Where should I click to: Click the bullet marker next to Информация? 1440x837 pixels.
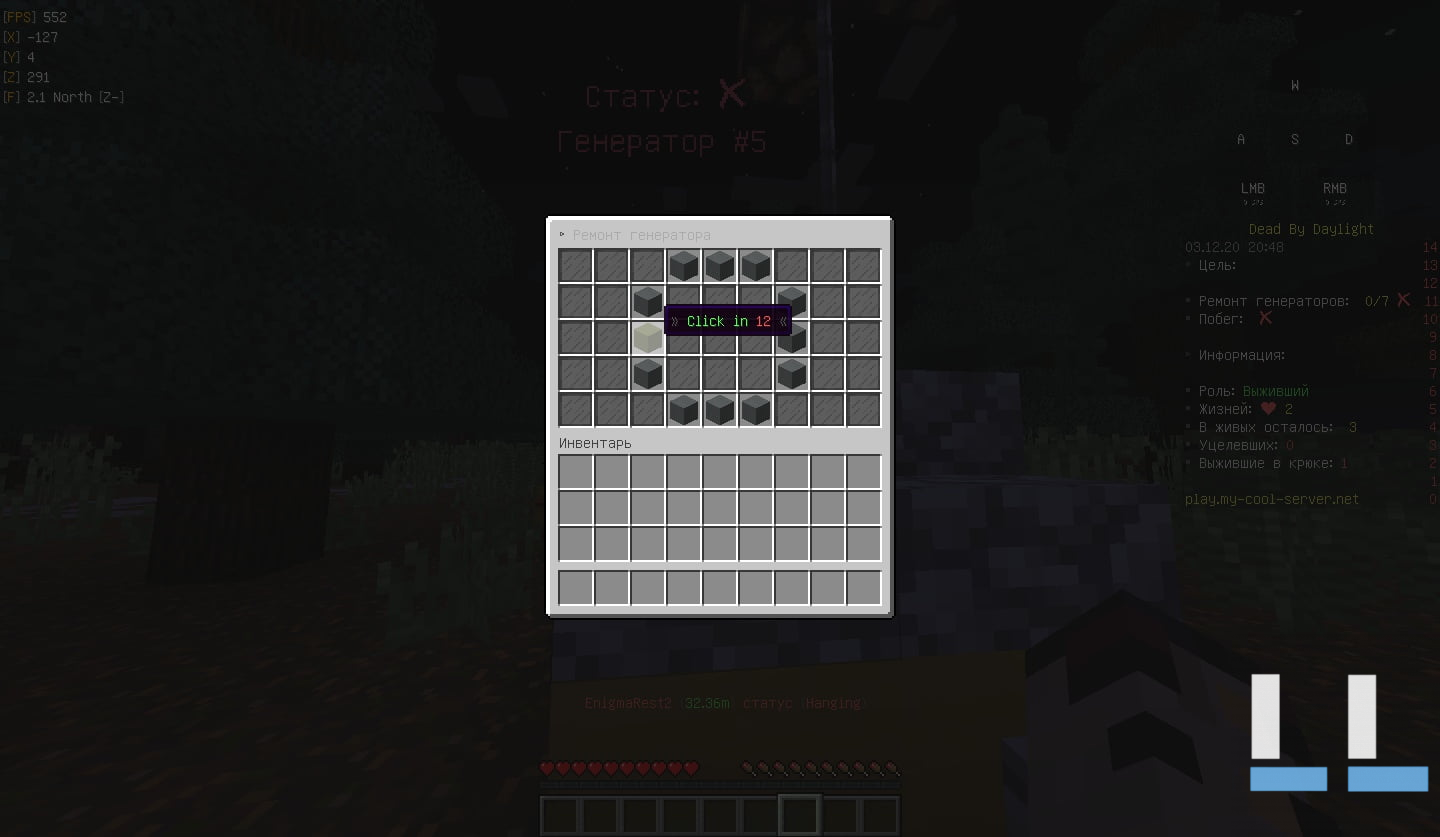coord(1186,355)
